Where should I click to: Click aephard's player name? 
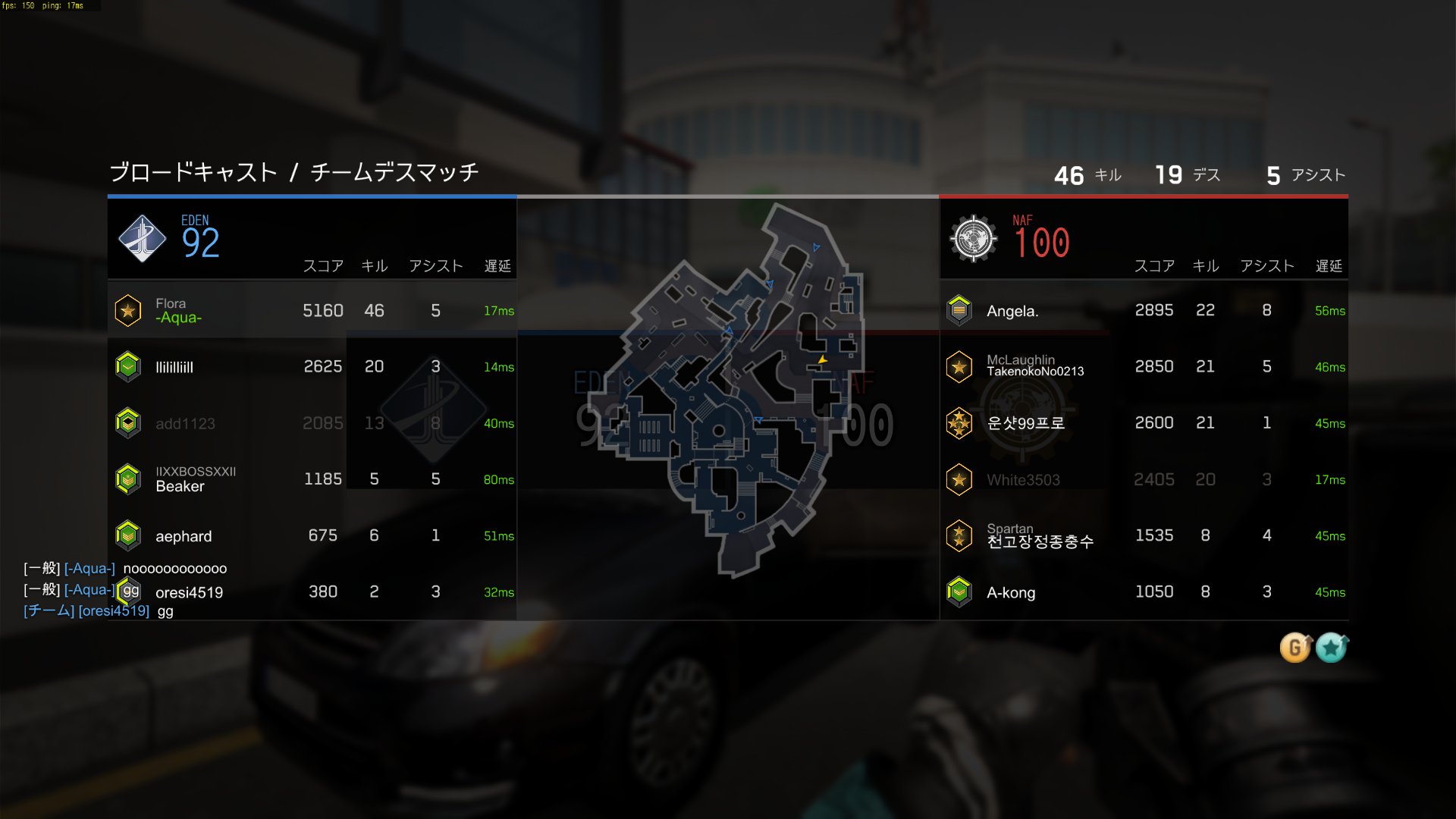click(x=185, y=535)
